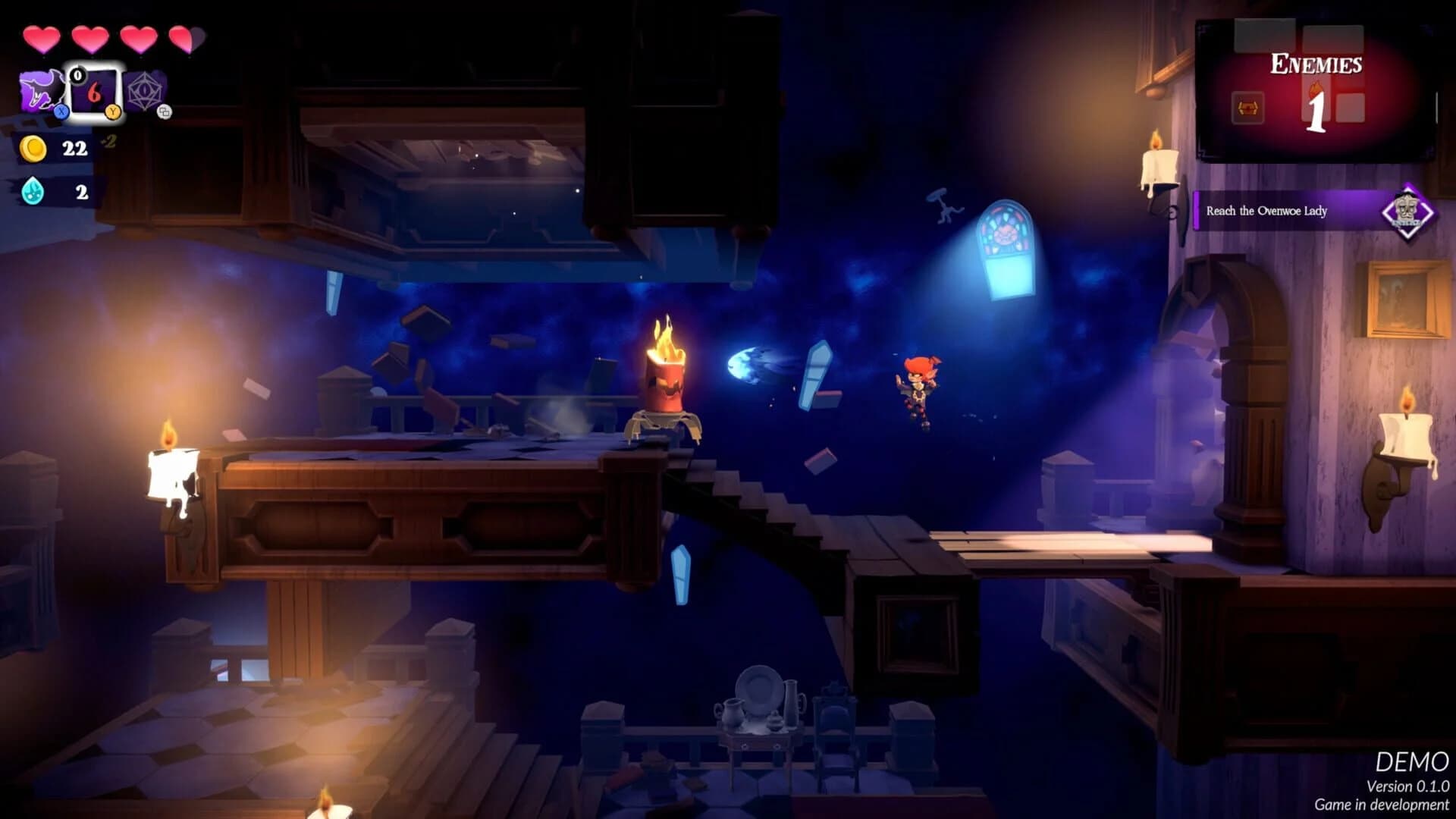
Task: Select the quest text Reach the Ovenwoe Lady
Action: 1266,212
